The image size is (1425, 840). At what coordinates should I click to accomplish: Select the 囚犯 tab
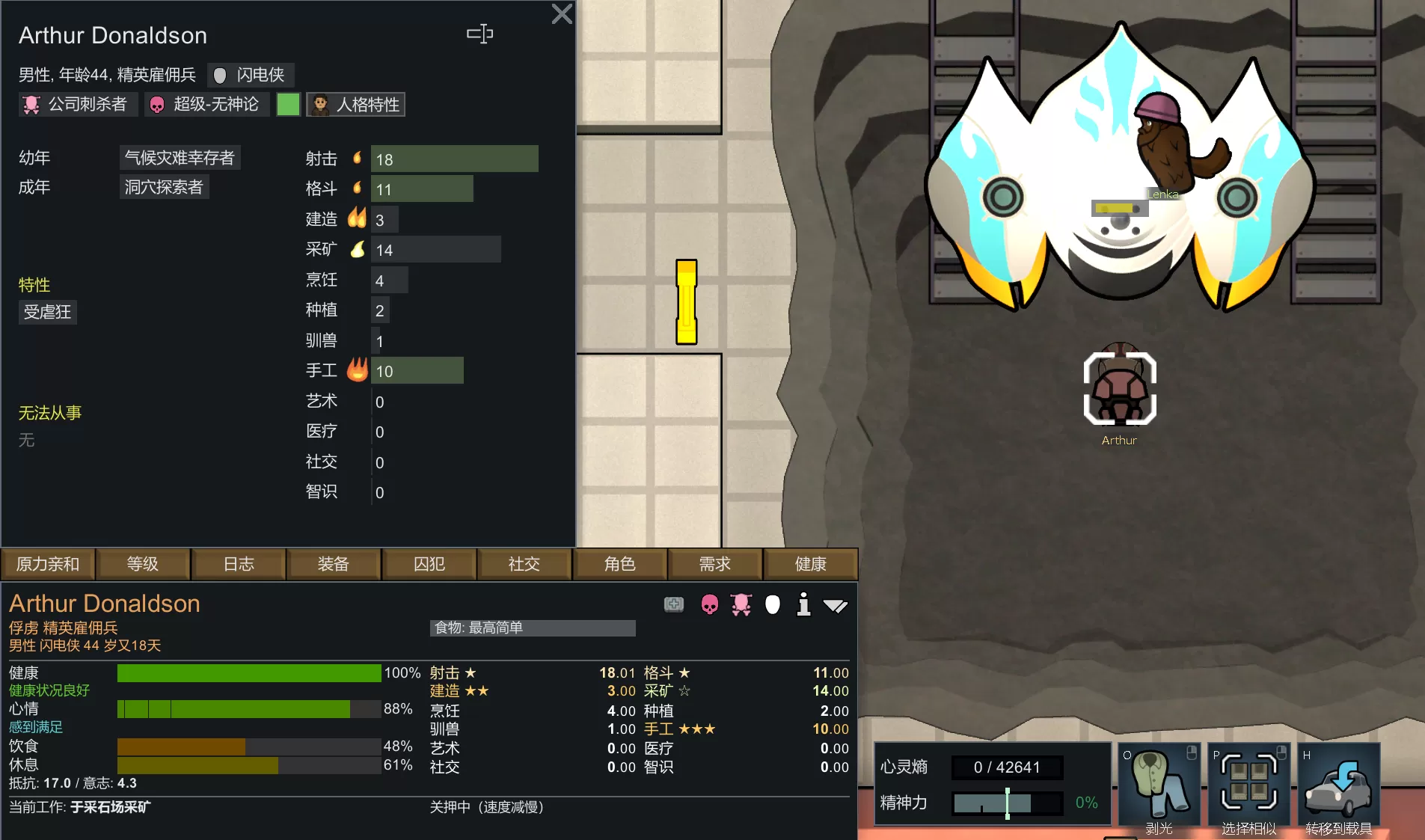(429, 564)
